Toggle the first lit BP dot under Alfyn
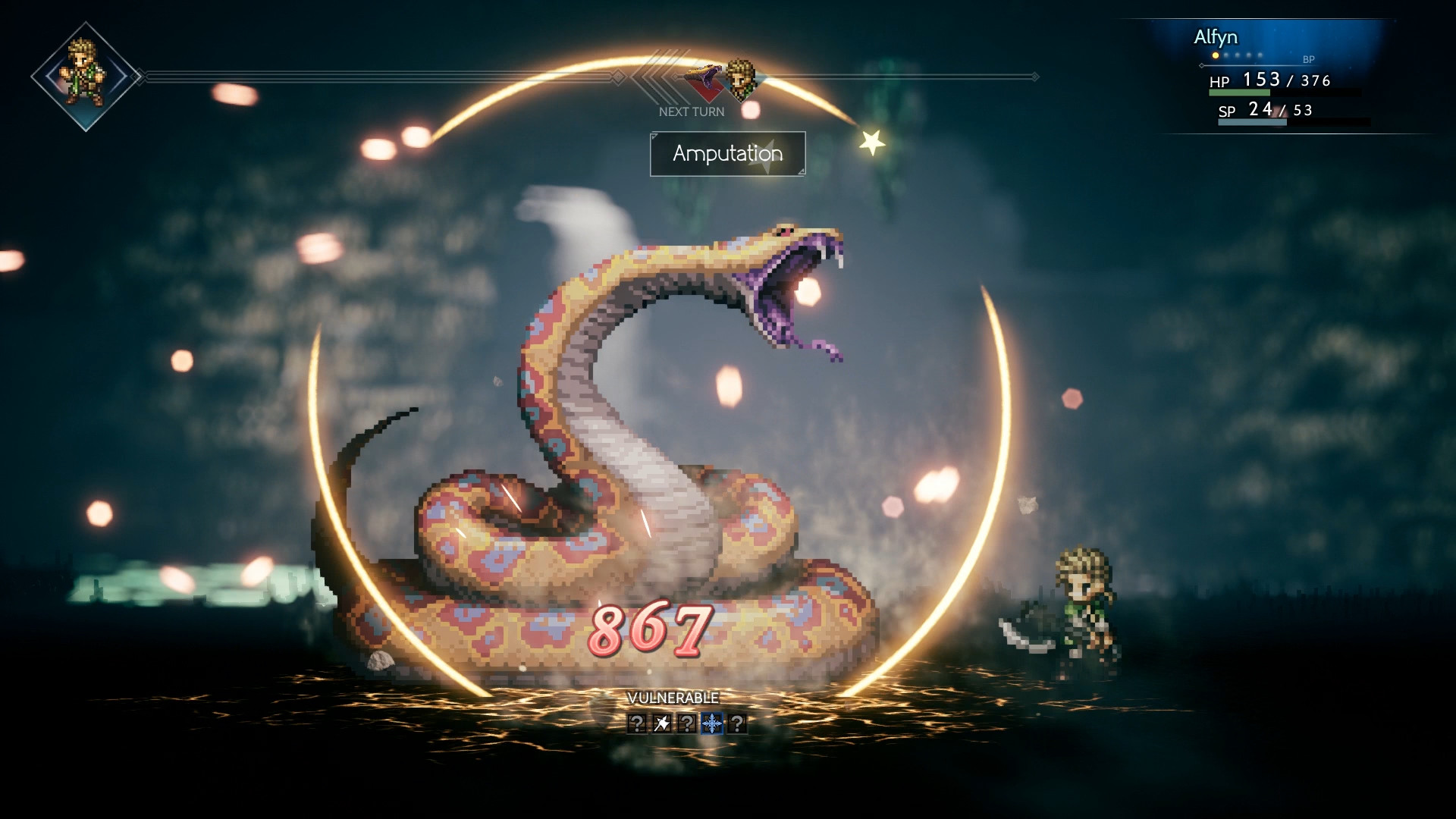This screenshot has height=819, width=1456. [1216, 55]
